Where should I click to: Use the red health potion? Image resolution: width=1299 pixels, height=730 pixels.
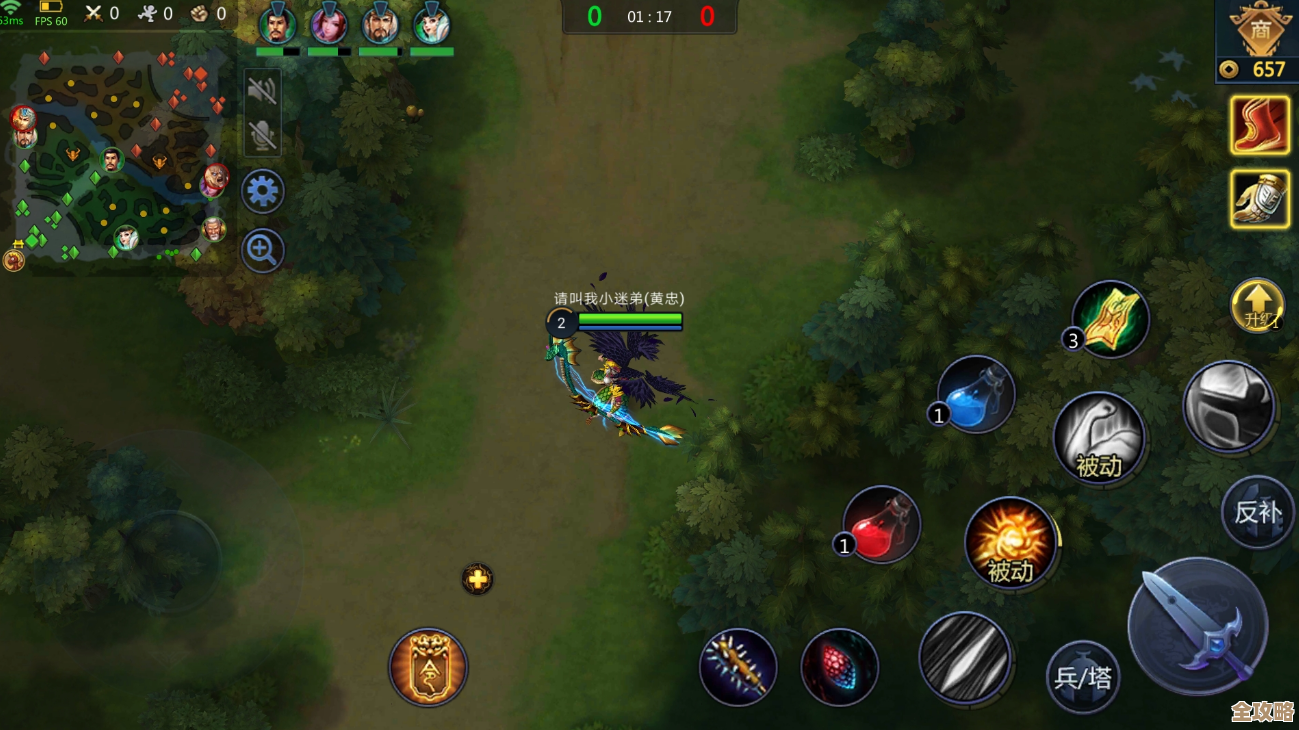pos(882,525)
